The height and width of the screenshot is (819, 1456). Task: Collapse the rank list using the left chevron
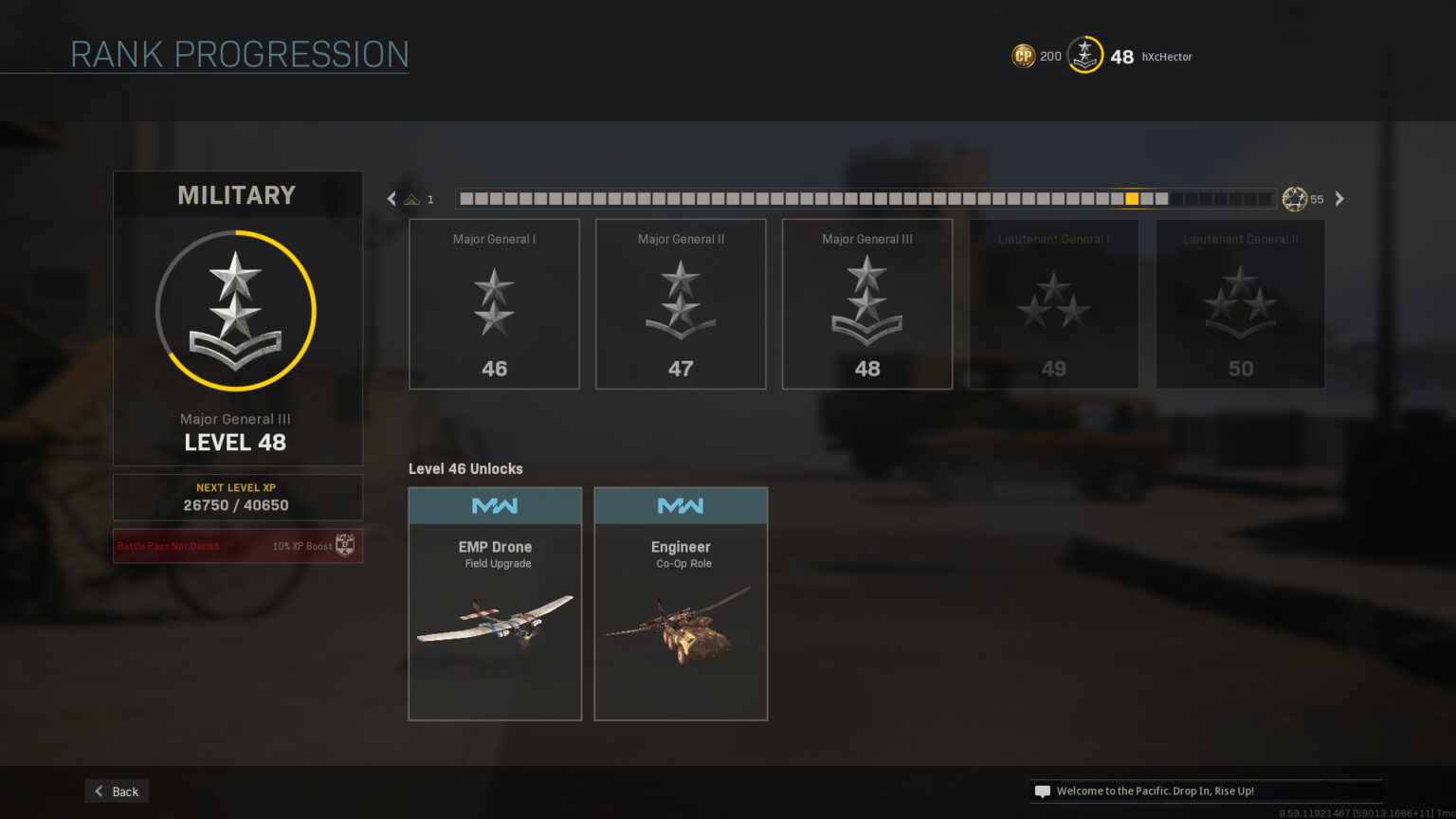pos(391,198)
